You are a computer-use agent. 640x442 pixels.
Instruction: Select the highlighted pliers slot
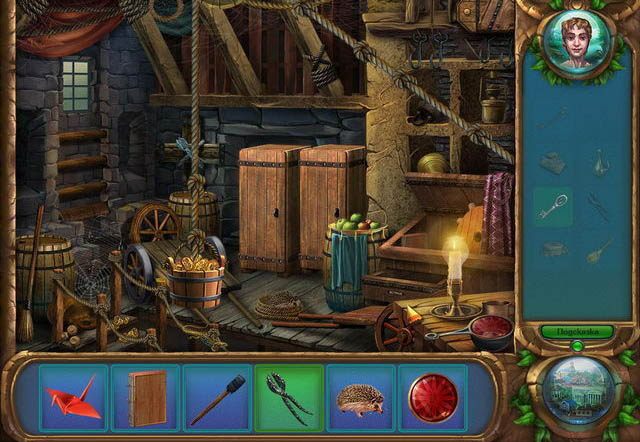[x=289, y=397]
